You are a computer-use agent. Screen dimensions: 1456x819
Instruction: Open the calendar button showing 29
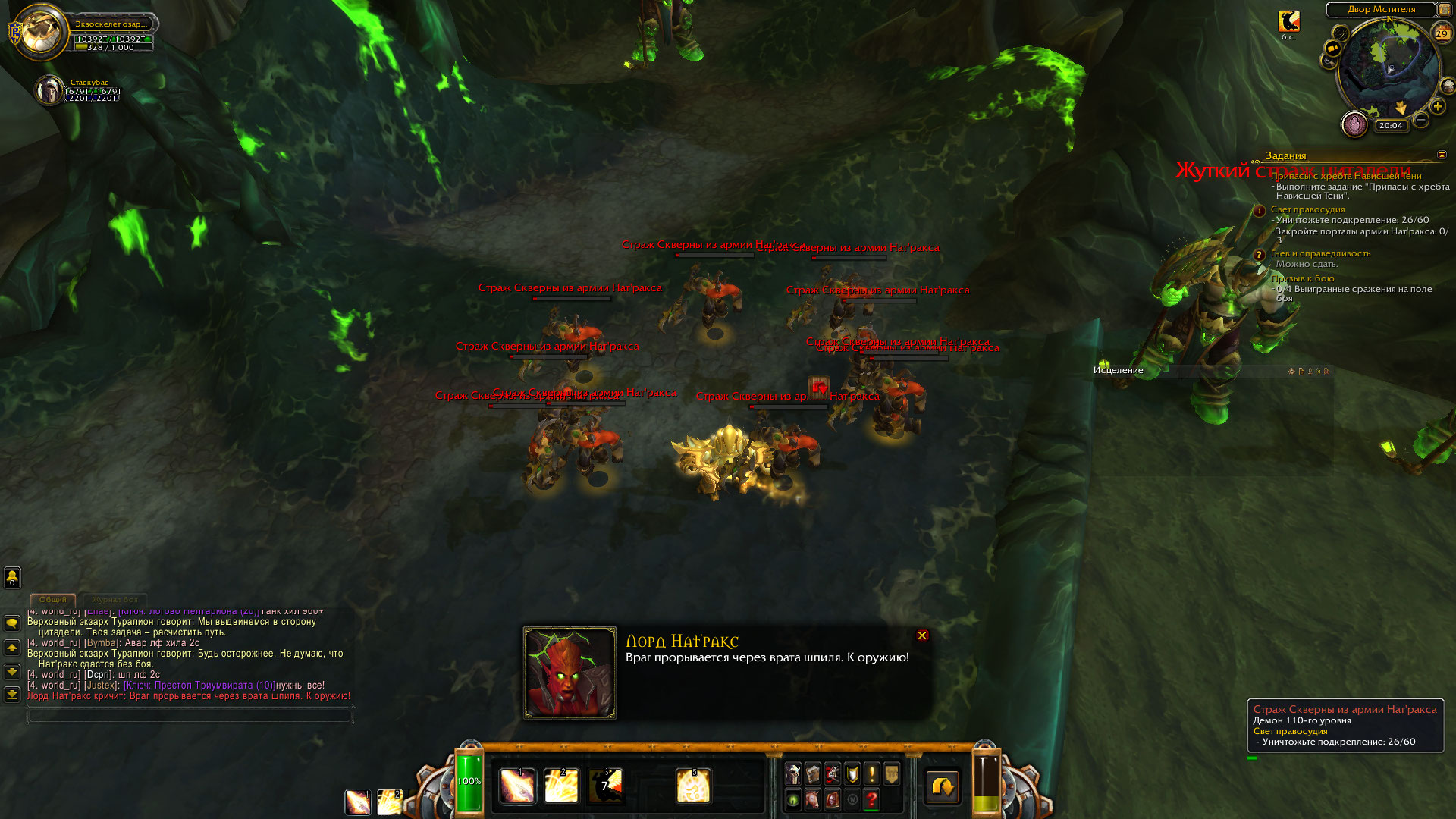(x=1442, y=33)
